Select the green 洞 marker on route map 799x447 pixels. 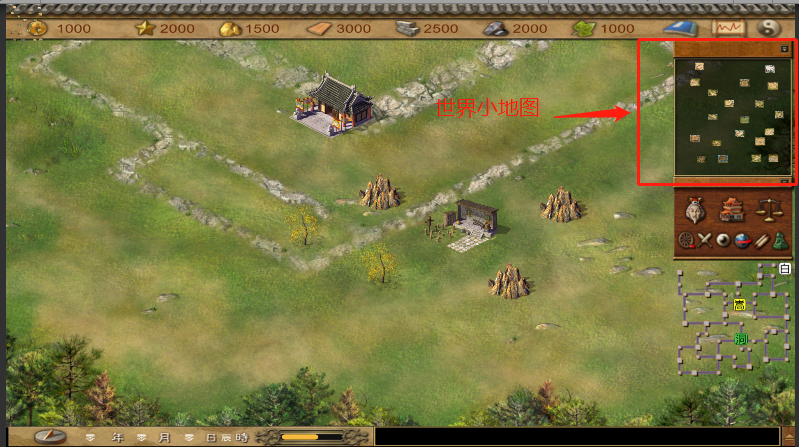[x=741, y=340]
